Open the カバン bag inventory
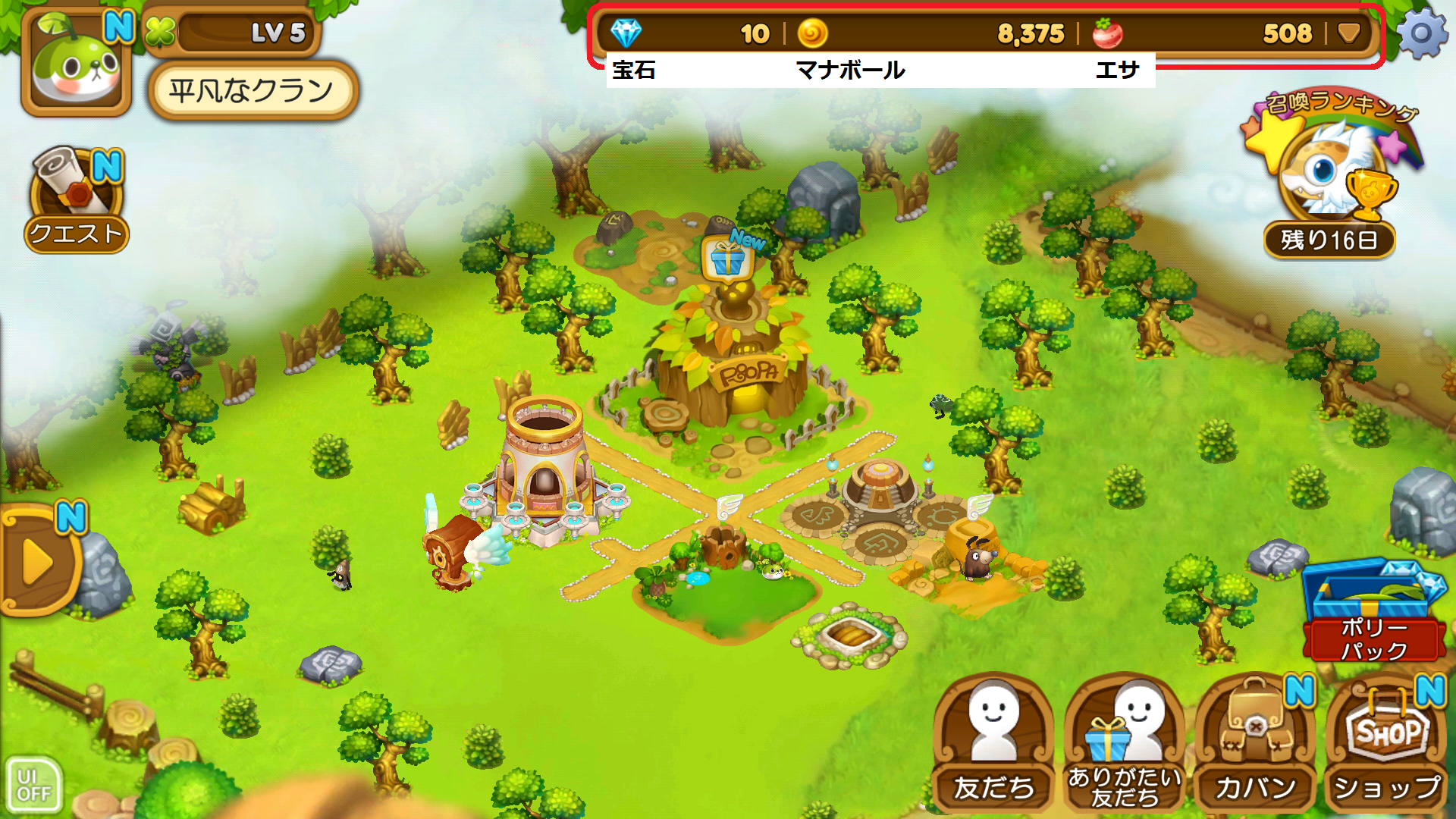 pyautogui.click(x=1256, y=742)
